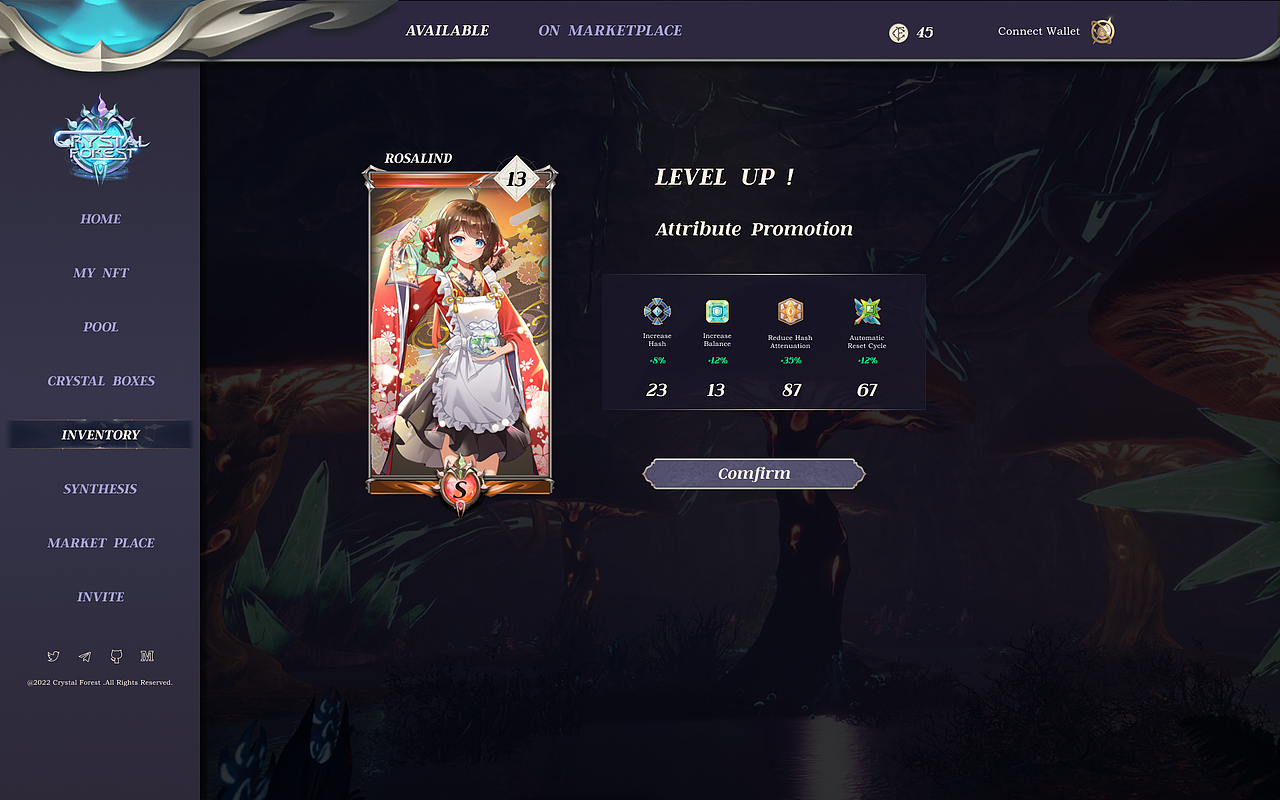Select the Increase Hash attribute icon

pos(656,310)
